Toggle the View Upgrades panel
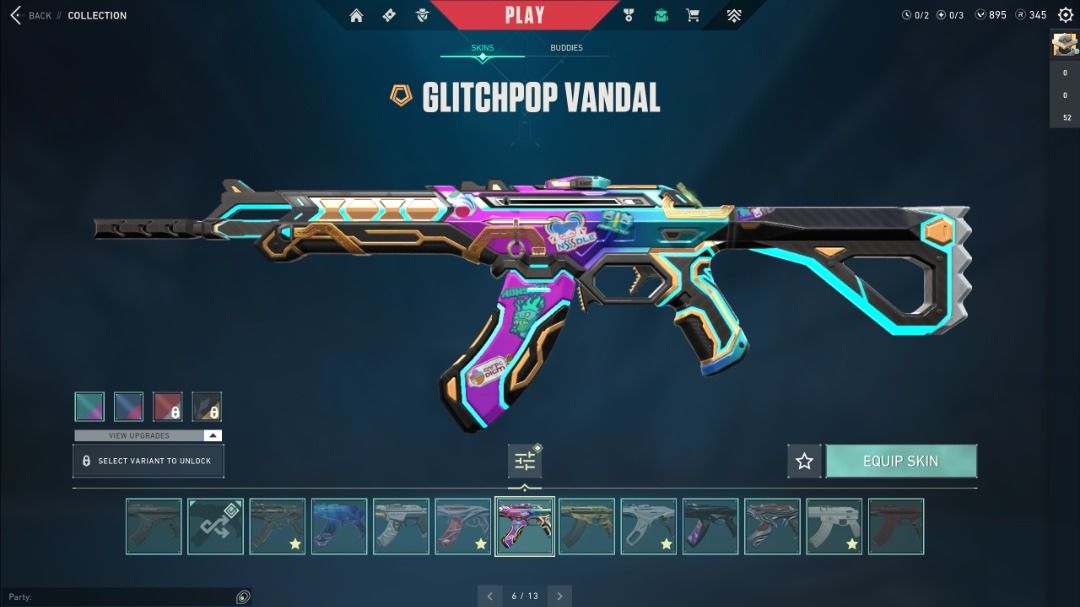 [x=148, y=436]
